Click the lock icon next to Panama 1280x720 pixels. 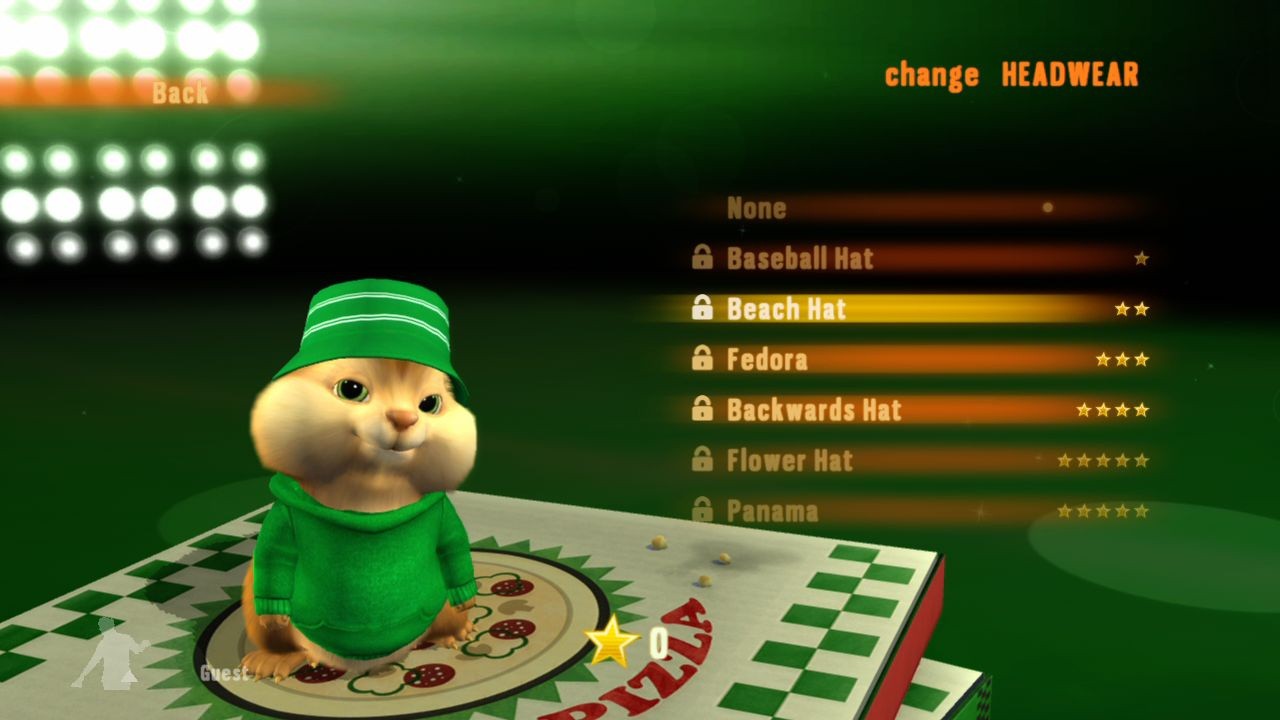pyautogui.click(x=703, y=510)
